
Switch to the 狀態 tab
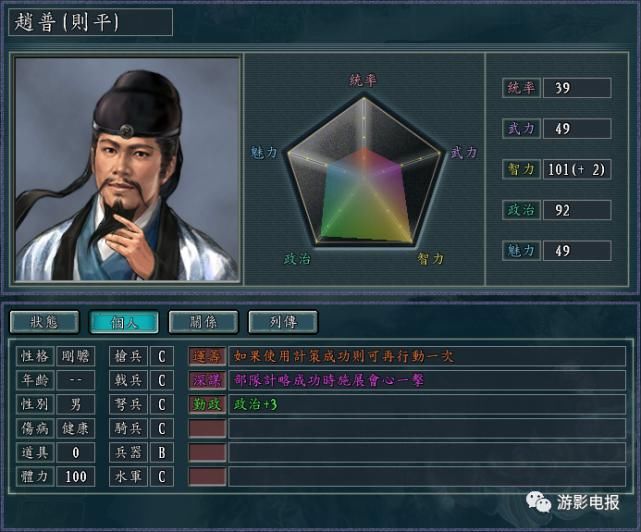click(x=45, y=322)
